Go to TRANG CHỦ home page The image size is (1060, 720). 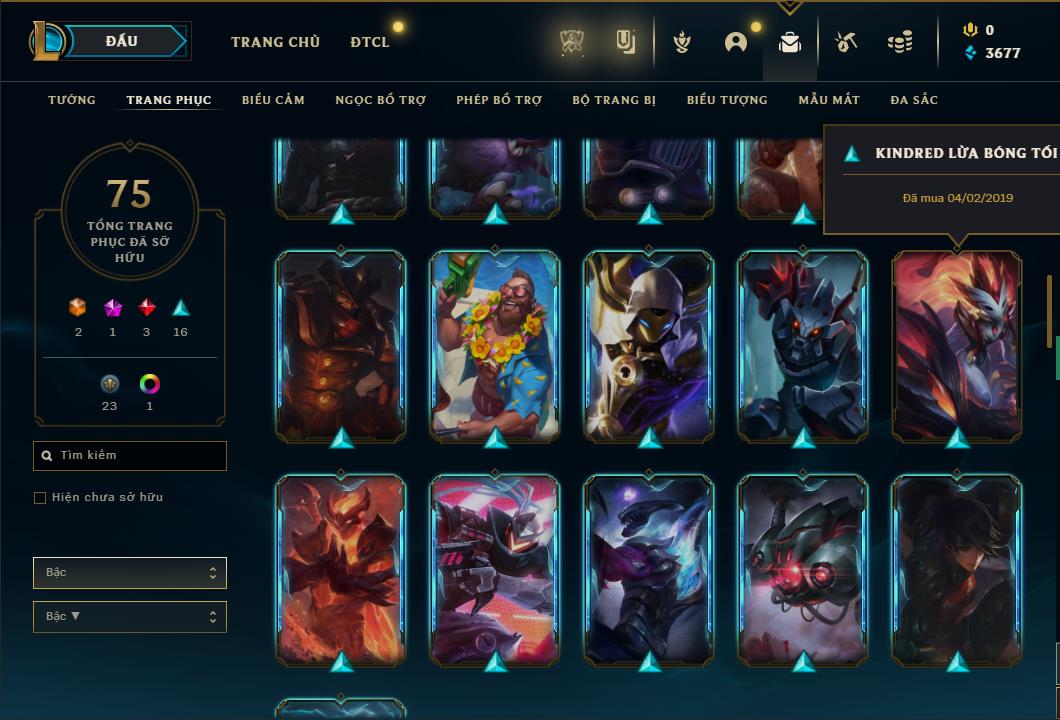tap(275, 42)
